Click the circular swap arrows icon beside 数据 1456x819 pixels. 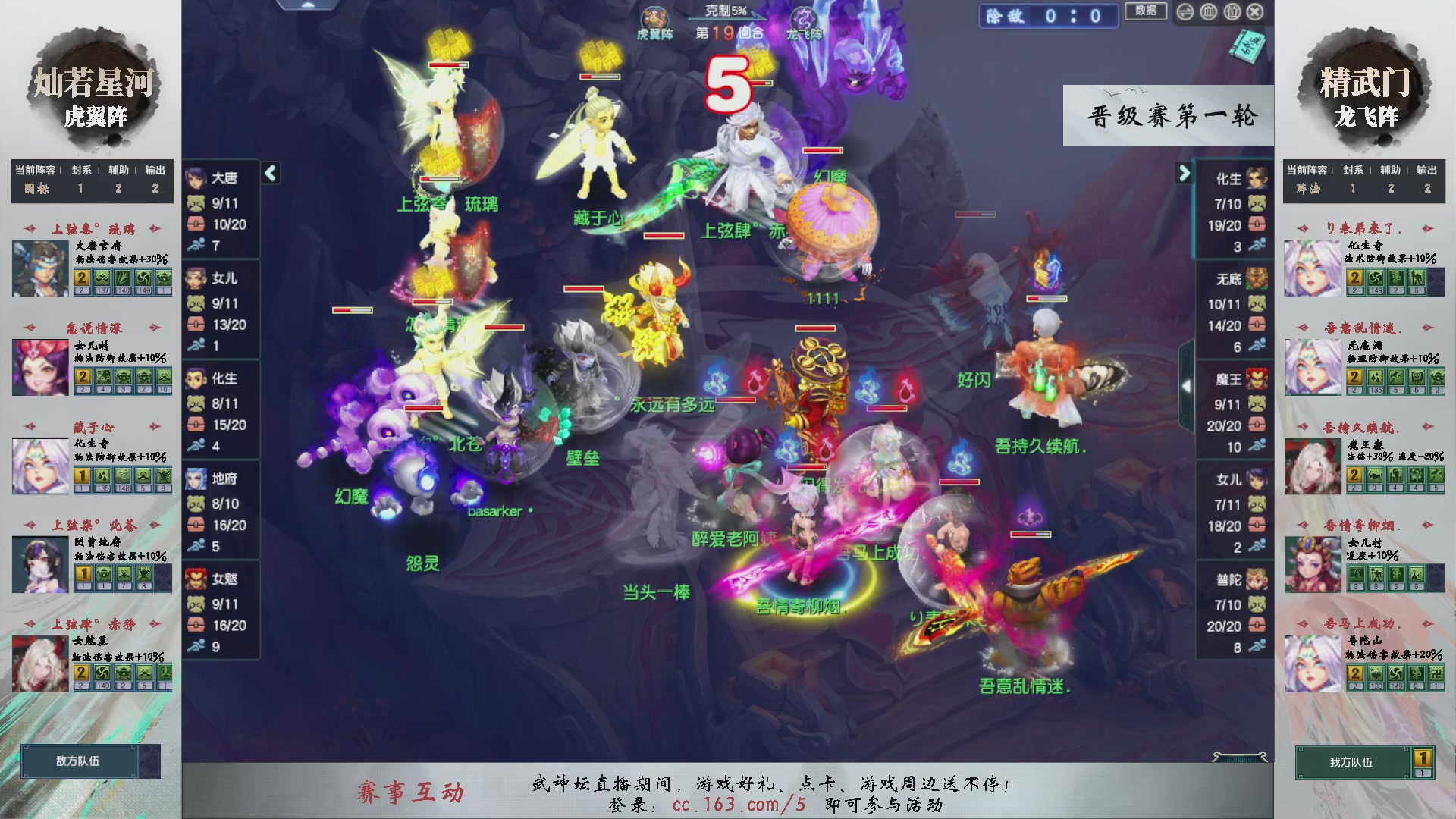tap(1185, 12)
